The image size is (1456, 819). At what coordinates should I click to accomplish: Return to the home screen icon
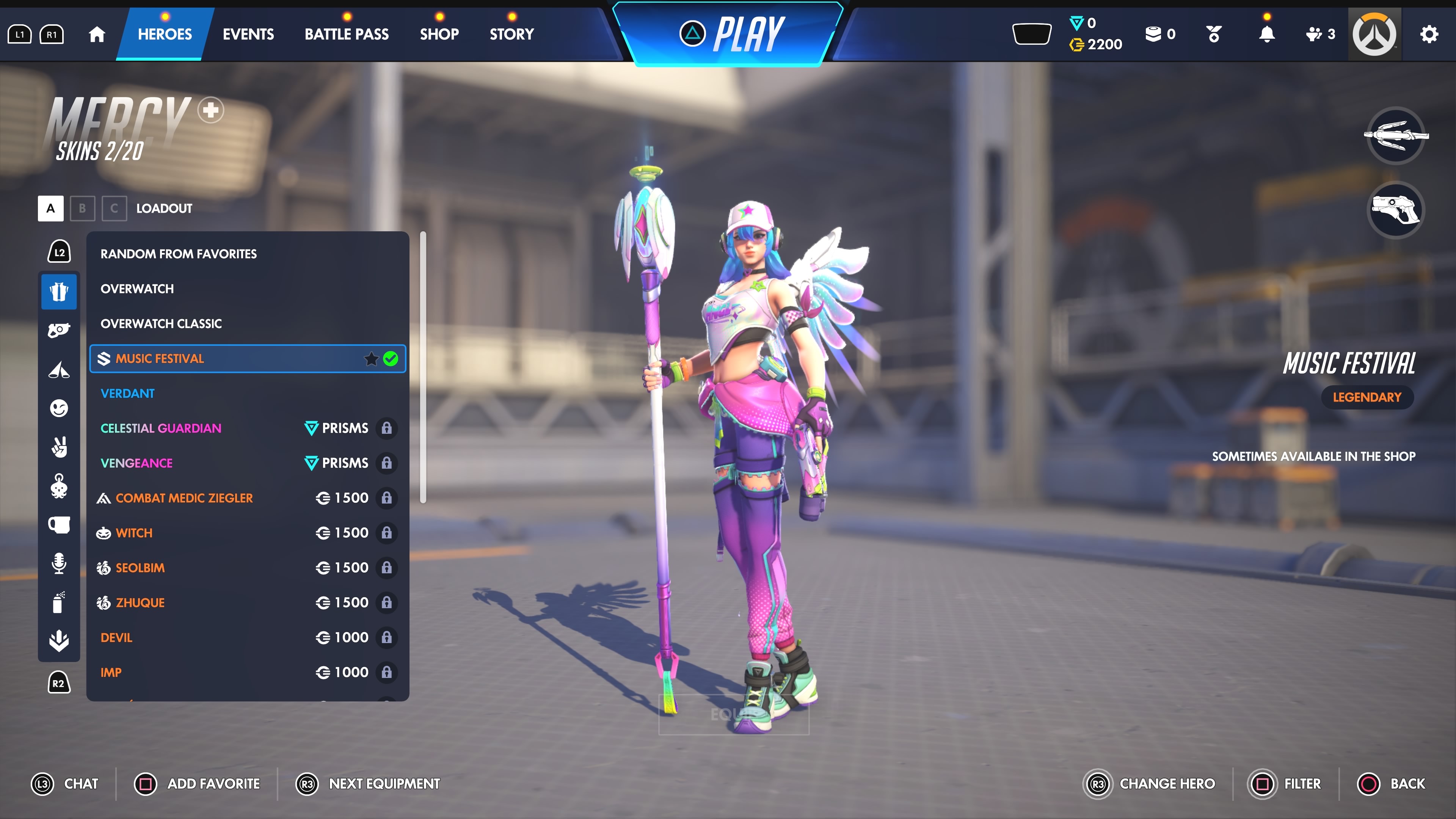[x=97, y=35]
